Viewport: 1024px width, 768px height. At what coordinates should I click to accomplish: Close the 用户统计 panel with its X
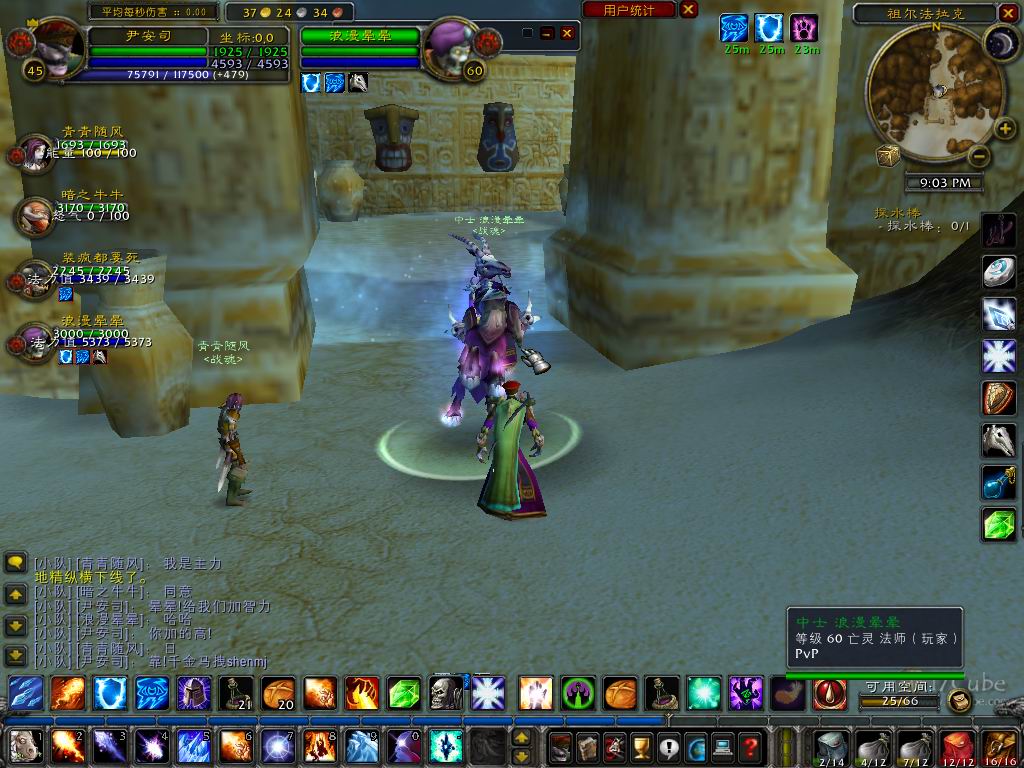click(689, 9)
